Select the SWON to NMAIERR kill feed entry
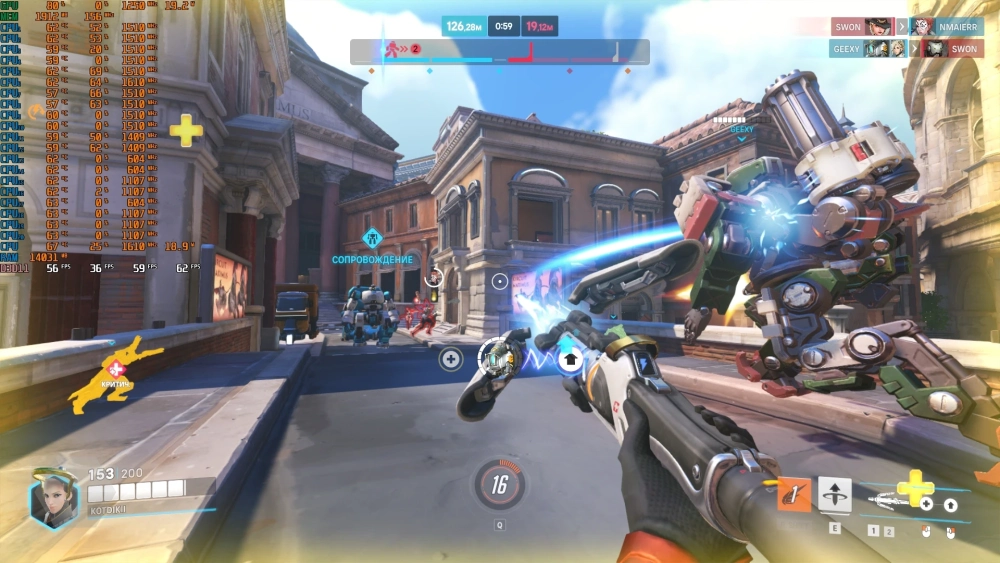 click(x=906, y=27)
